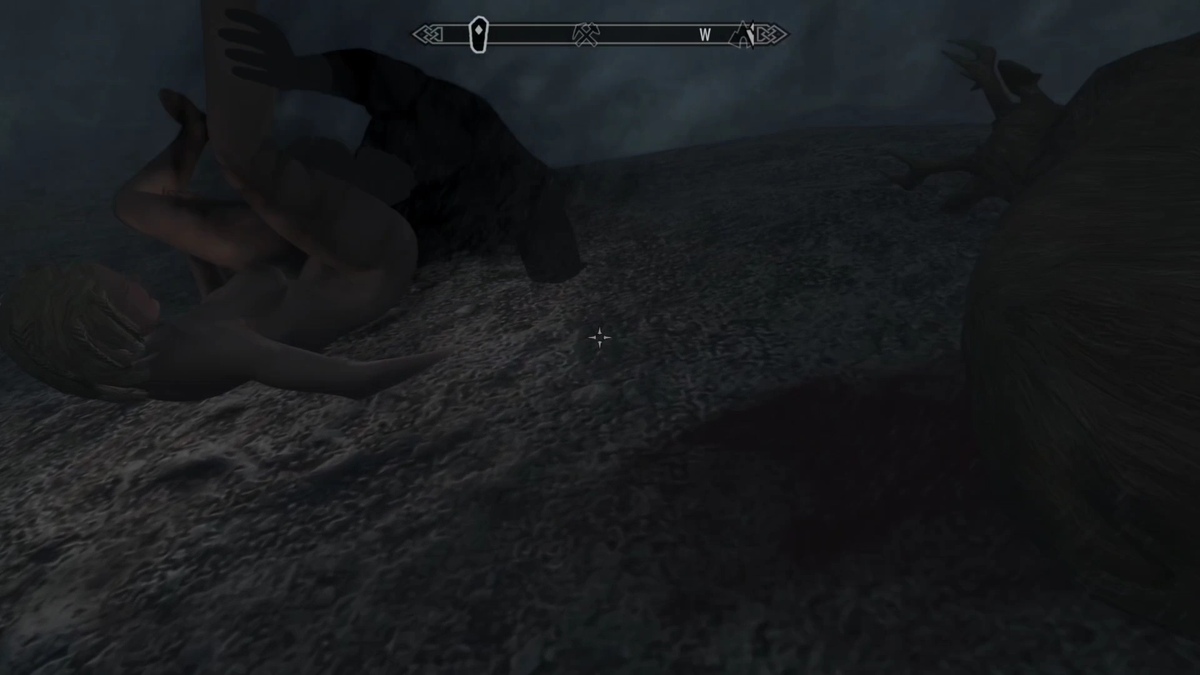
Task: Select the standing stone marker on compass
Action: point(478,35)
